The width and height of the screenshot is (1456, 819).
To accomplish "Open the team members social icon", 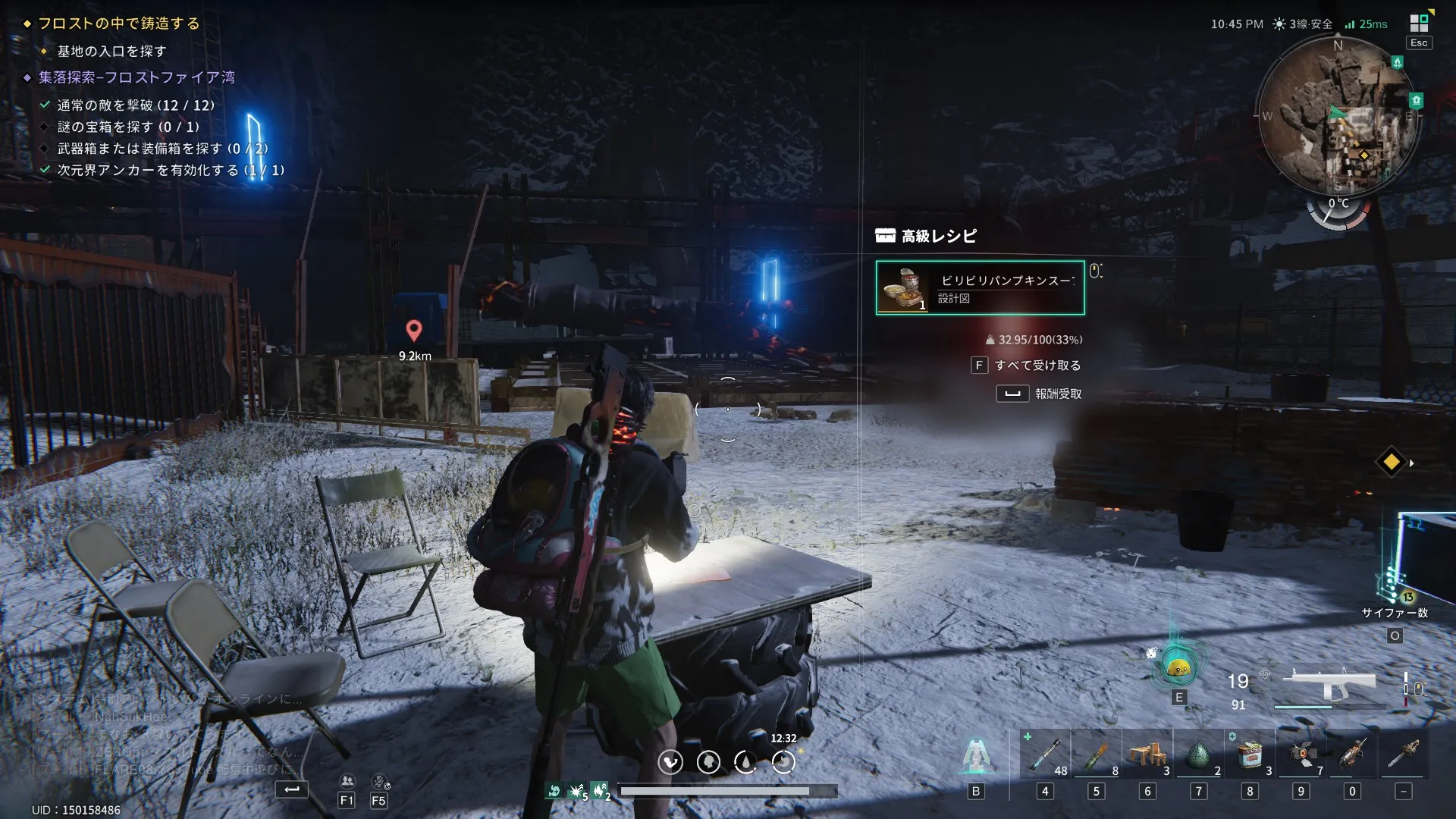I will click(x=347, y=781).
